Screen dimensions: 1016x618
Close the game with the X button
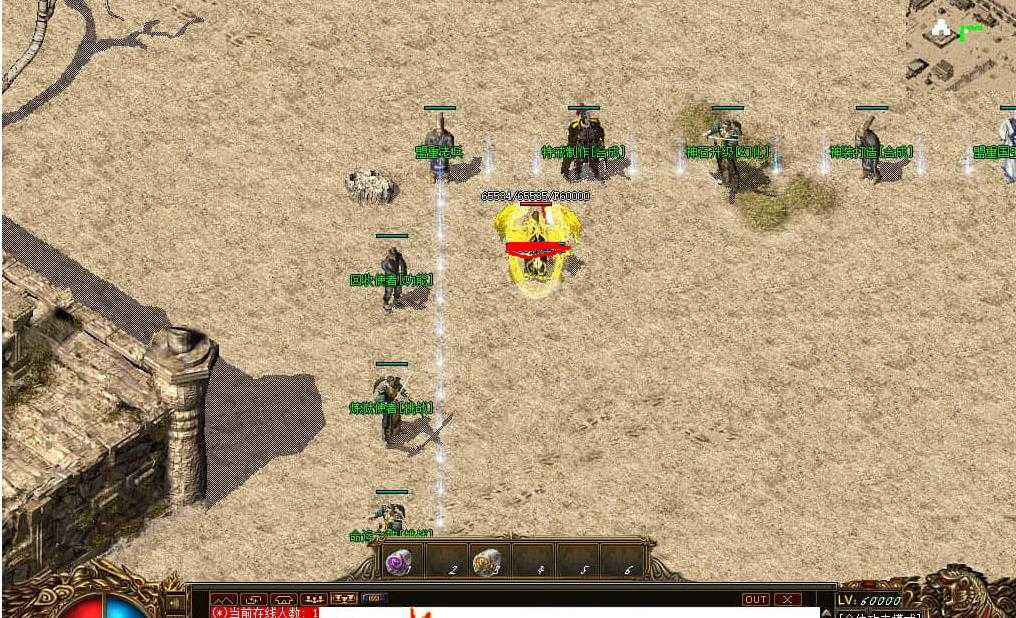tap(788, 599)
